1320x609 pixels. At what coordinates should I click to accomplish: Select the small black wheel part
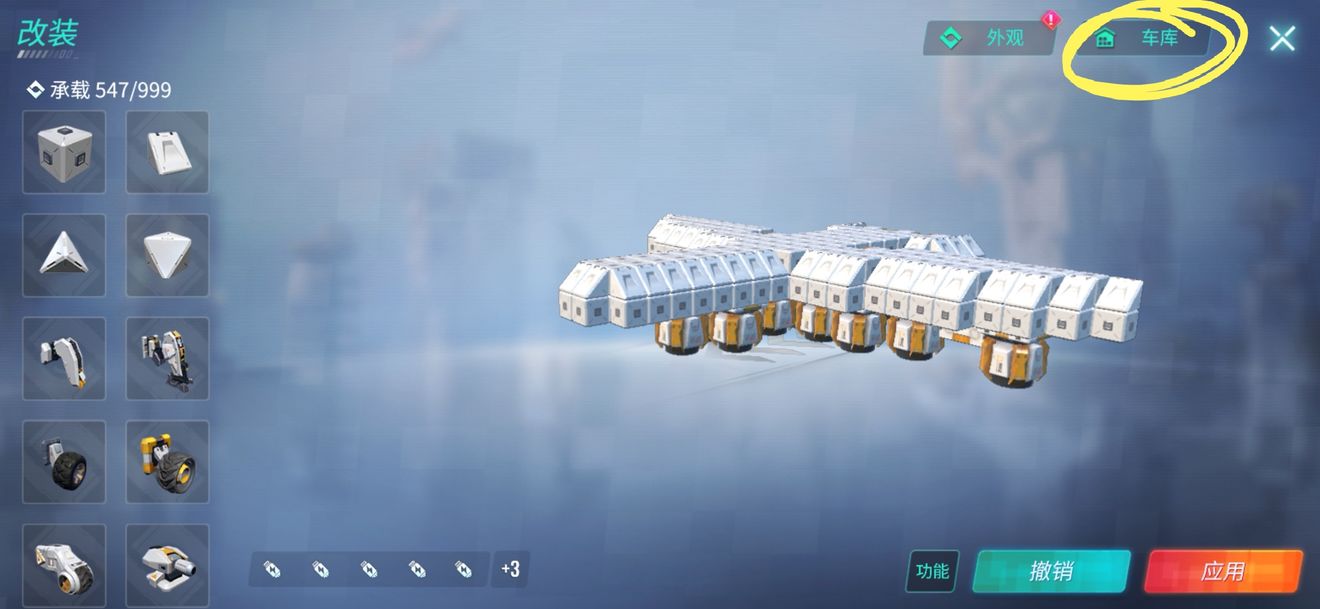[64, 461]
